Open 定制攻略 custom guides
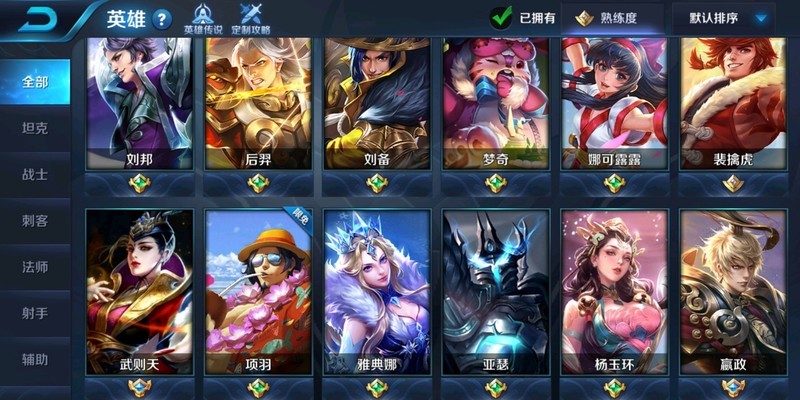This screenshot has width=800, height=400. (x=250, y=18)
